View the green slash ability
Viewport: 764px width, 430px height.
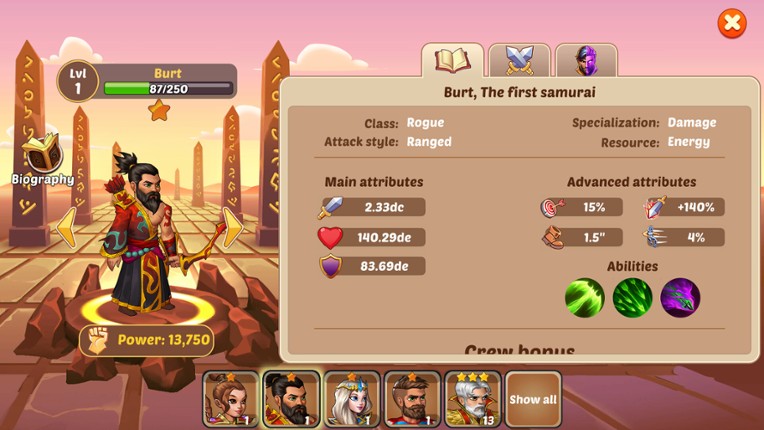pyautogui.click(x=585, y=298)
